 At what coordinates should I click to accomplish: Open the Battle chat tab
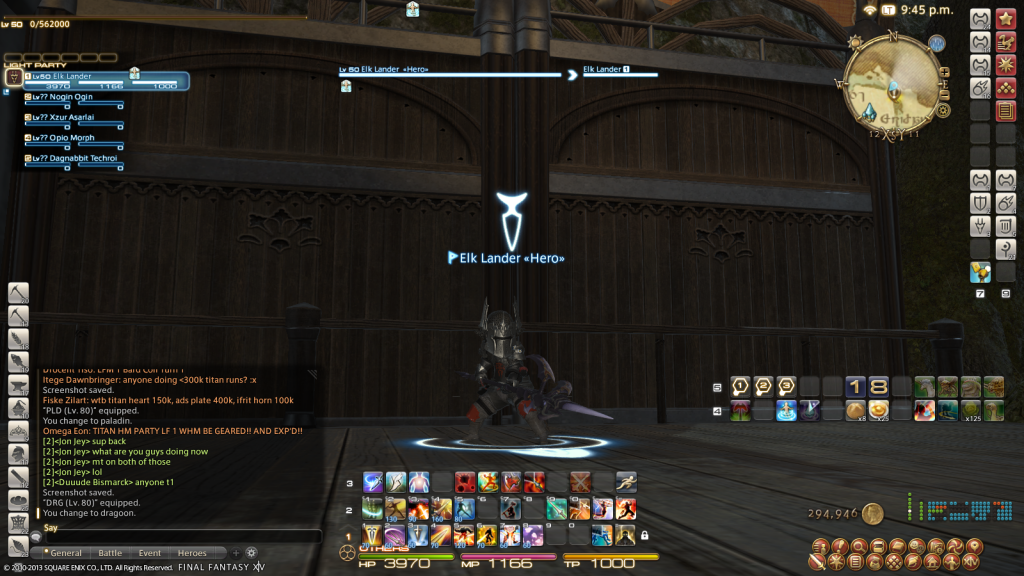tap(110, 553)
